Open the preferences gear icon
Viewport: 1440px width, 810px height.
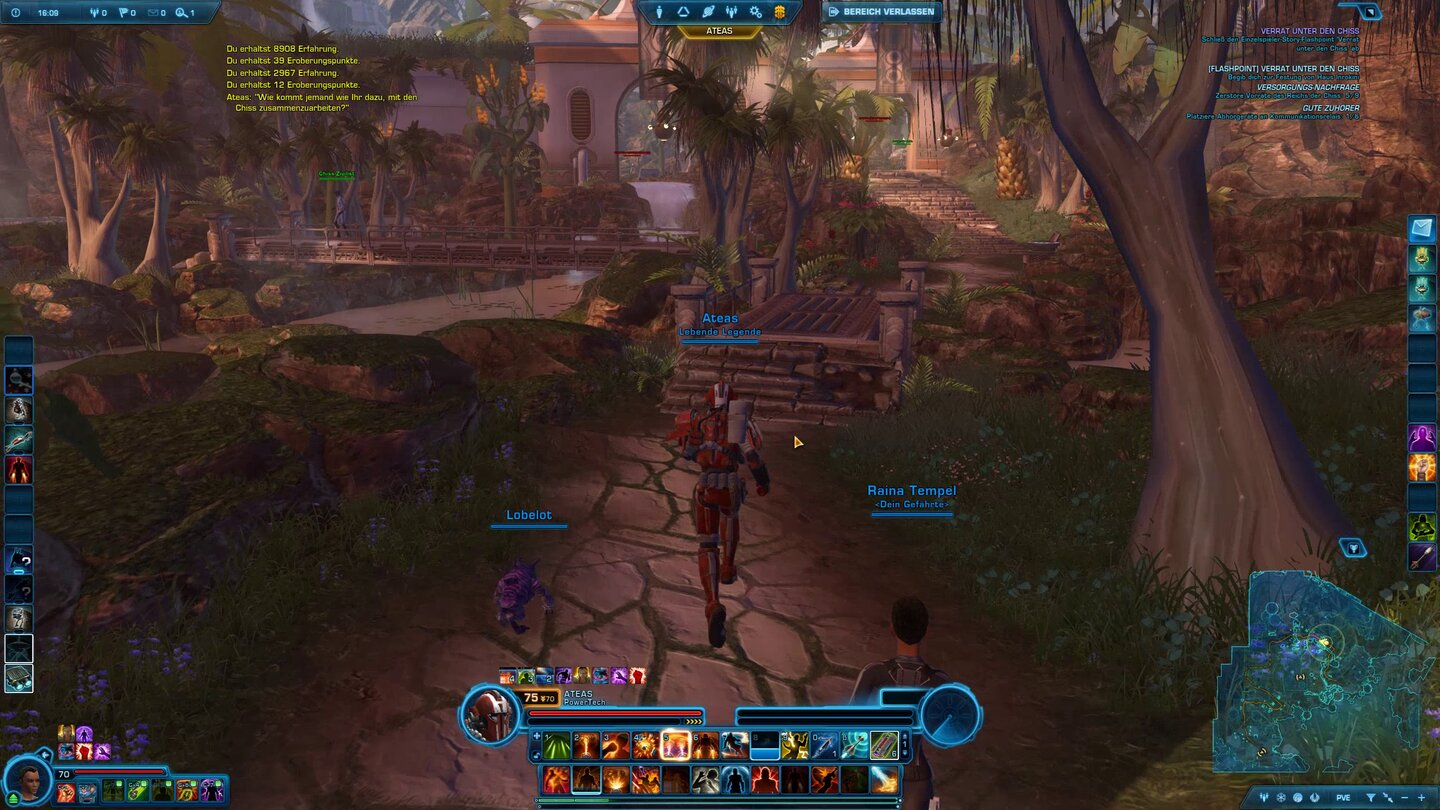point(755,12)
